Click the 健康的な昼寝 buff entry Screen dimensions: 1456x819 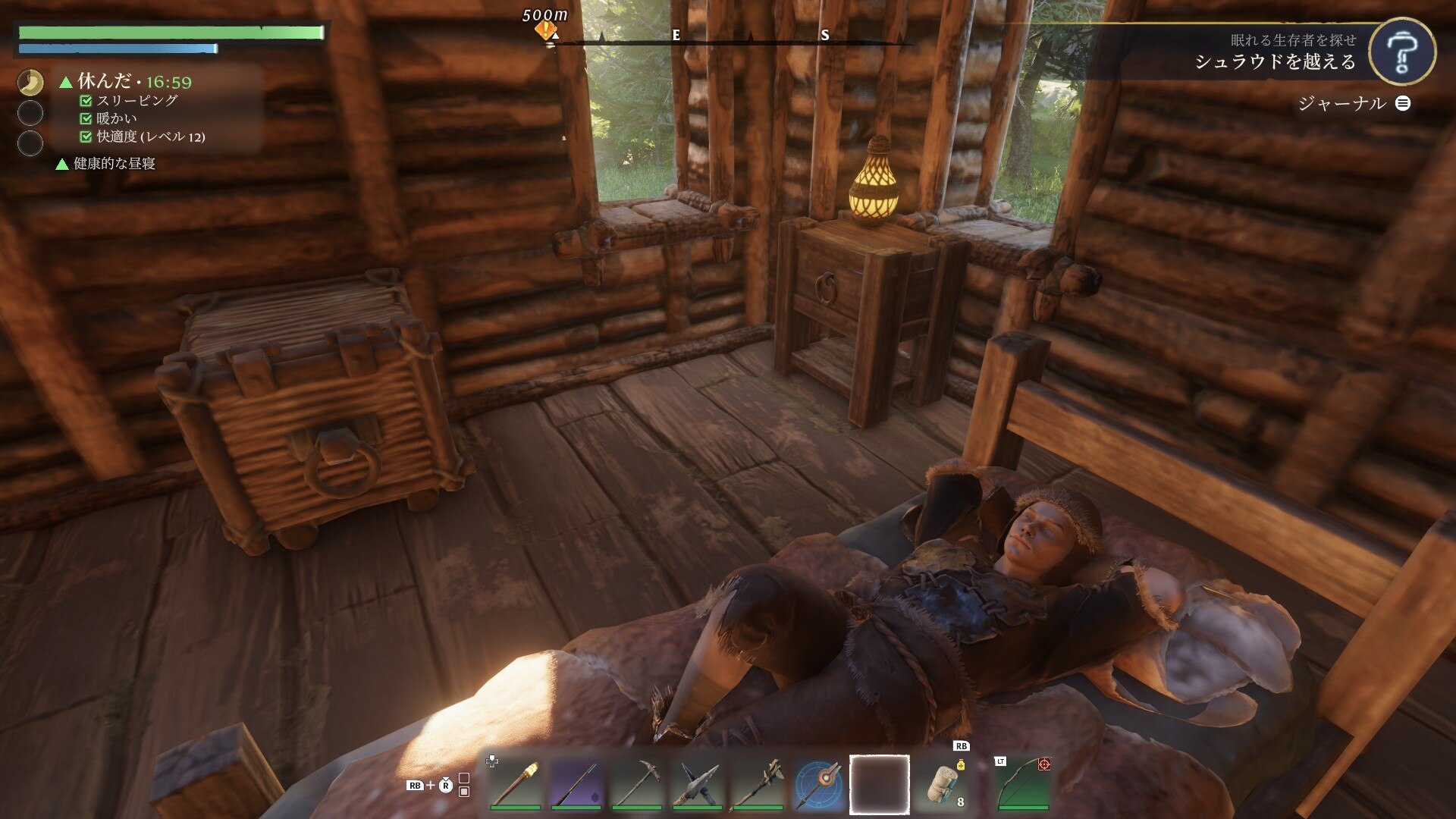tap(114, 164)
